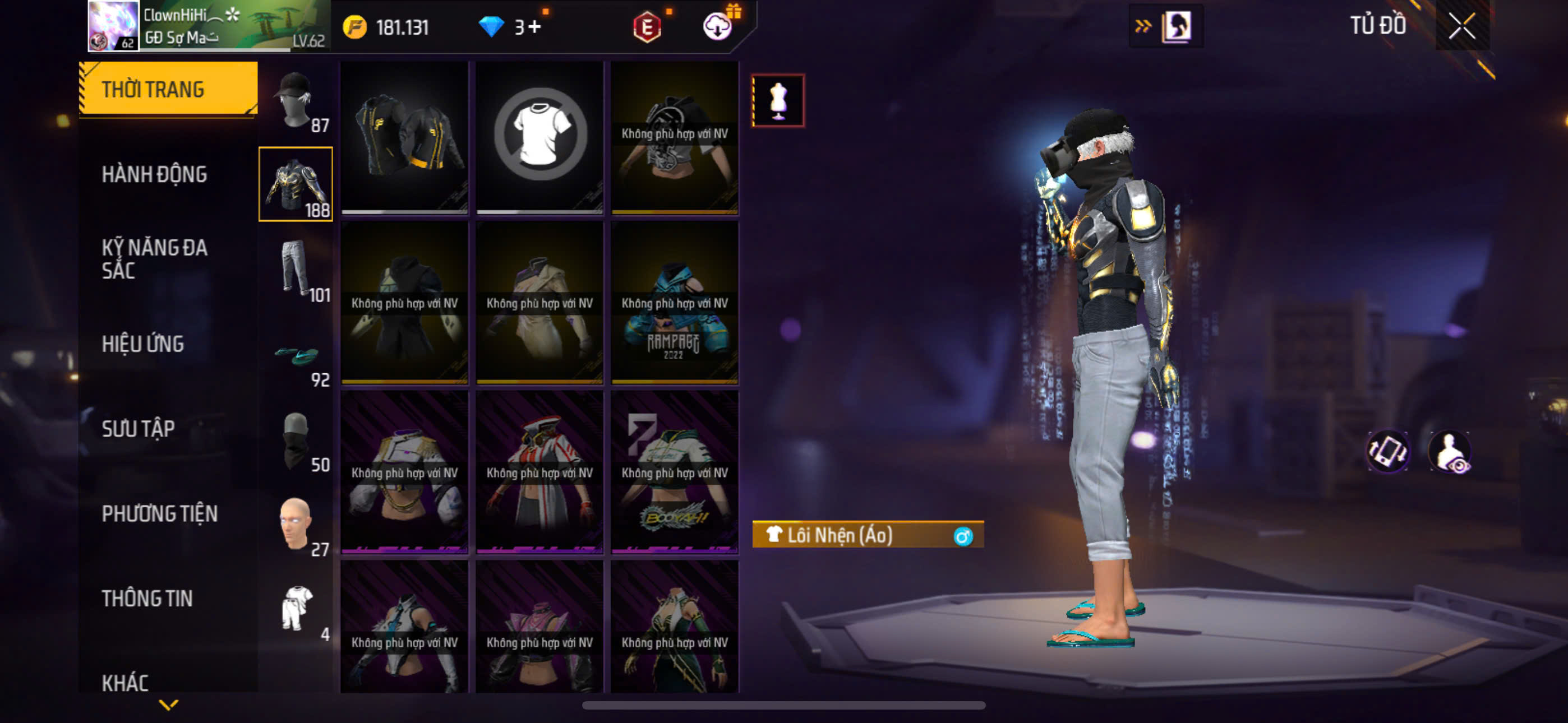This screenshot has width=1568, height=723.
Task: Add diamonds with the plus button
Action: pyautogui.click(x=534, y=27)
